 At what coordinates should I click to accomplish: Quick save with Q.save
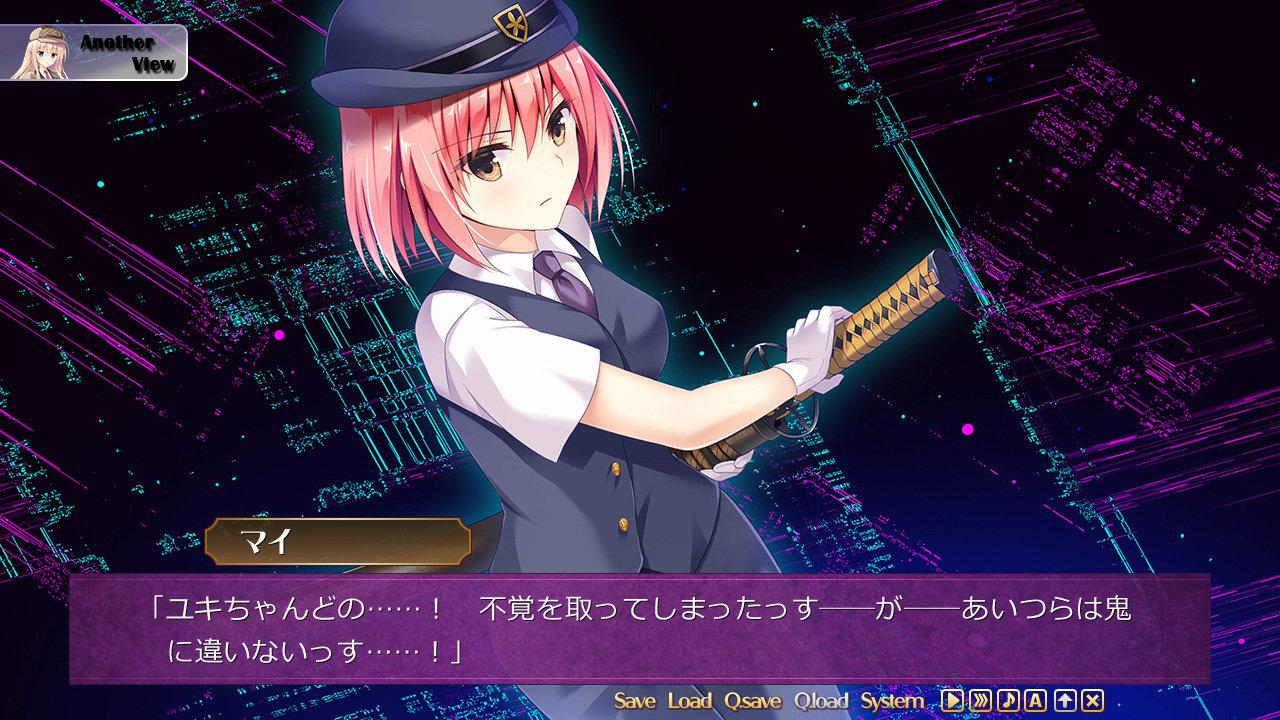[753, 701]
